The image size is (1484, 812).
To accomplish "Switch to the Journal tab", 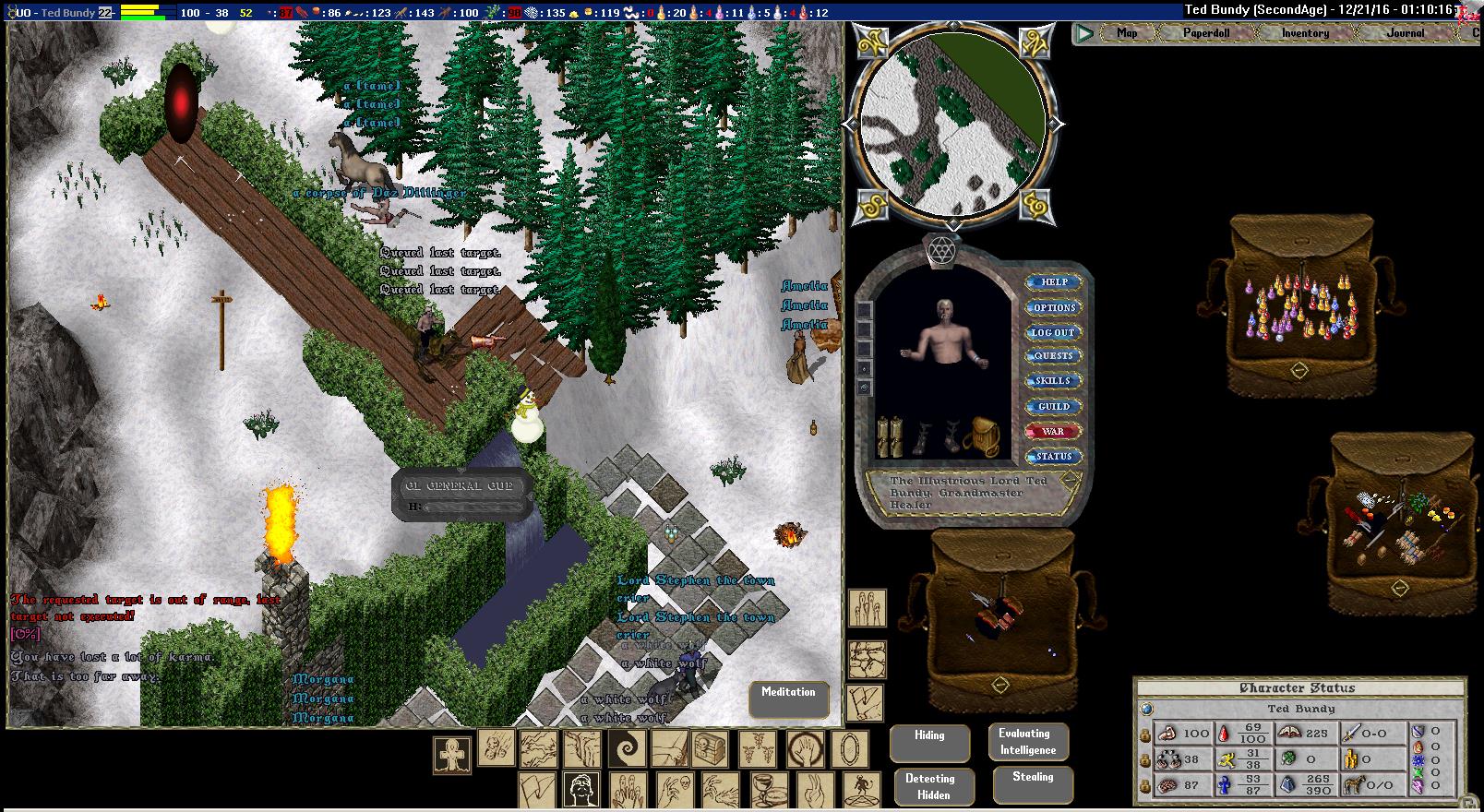I will [1405, 33].
